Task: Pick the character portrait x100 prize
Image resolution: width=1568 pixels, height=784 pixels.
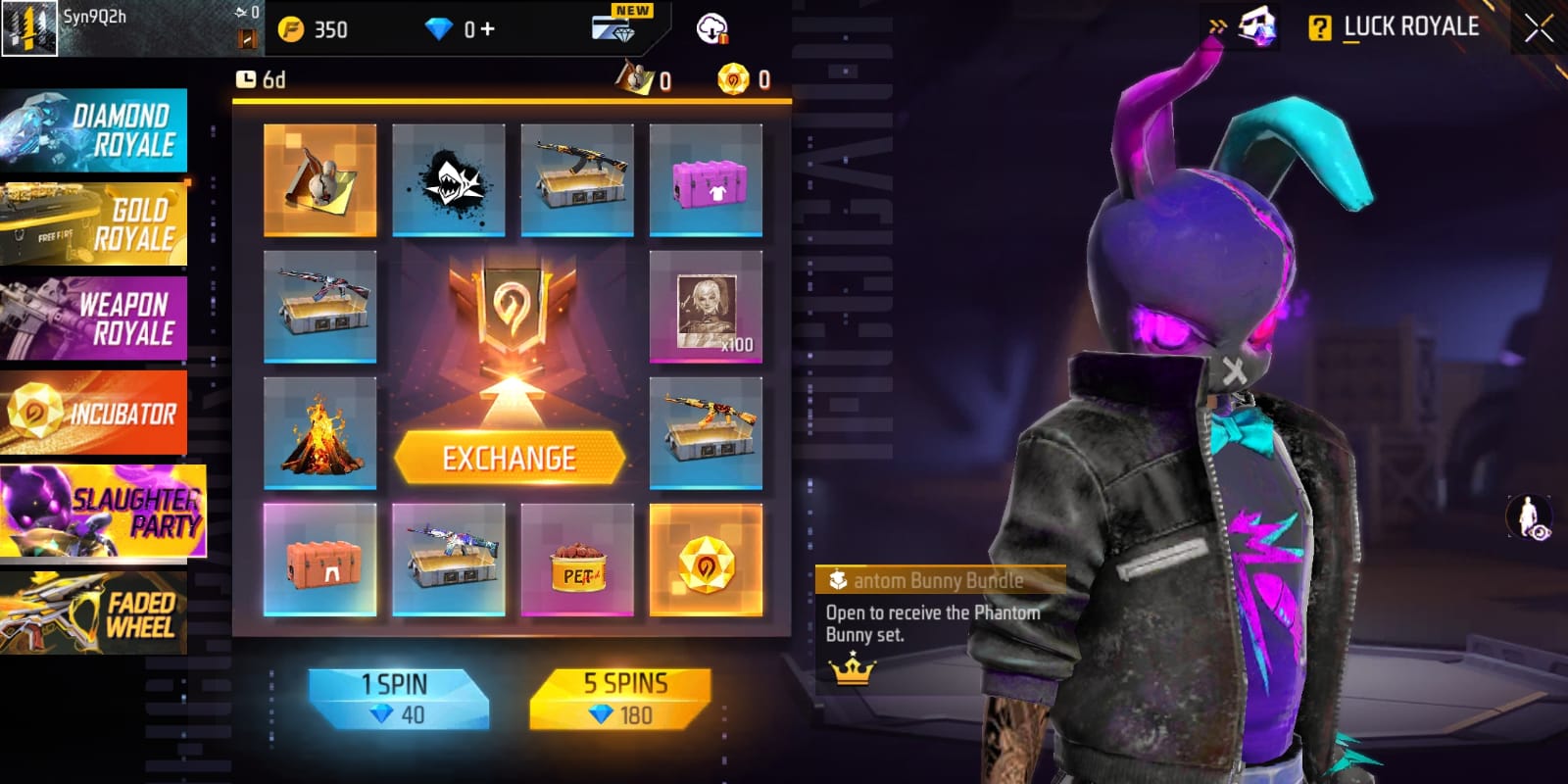Action: 706,307
